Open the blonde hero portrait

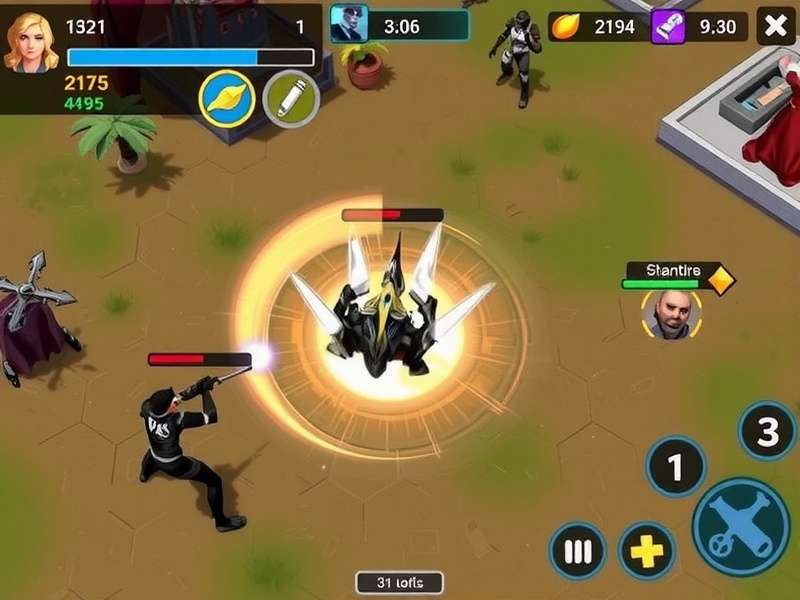pos(31,41)
